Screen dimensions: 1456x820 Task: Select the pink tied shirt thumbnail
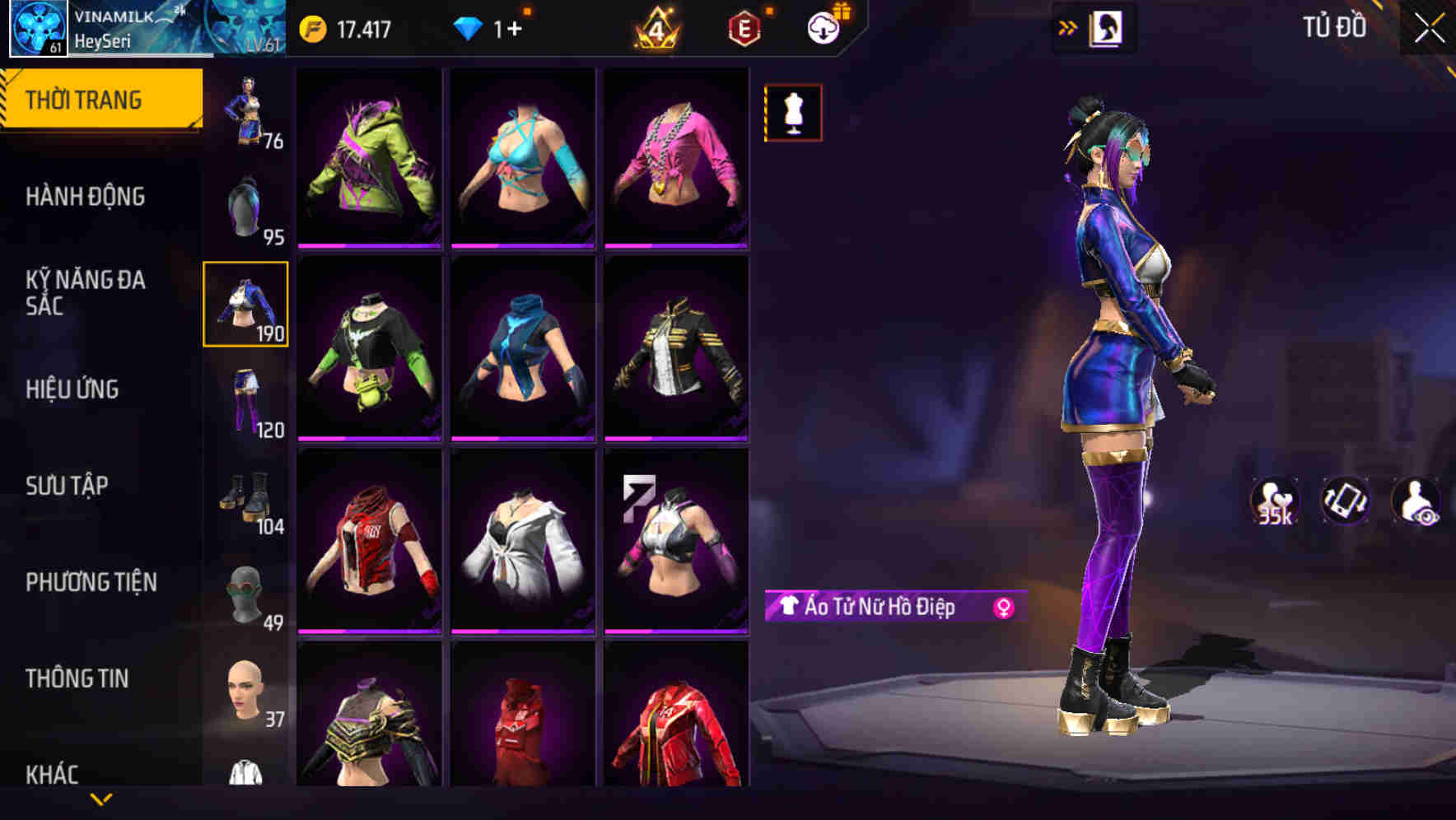677,156
